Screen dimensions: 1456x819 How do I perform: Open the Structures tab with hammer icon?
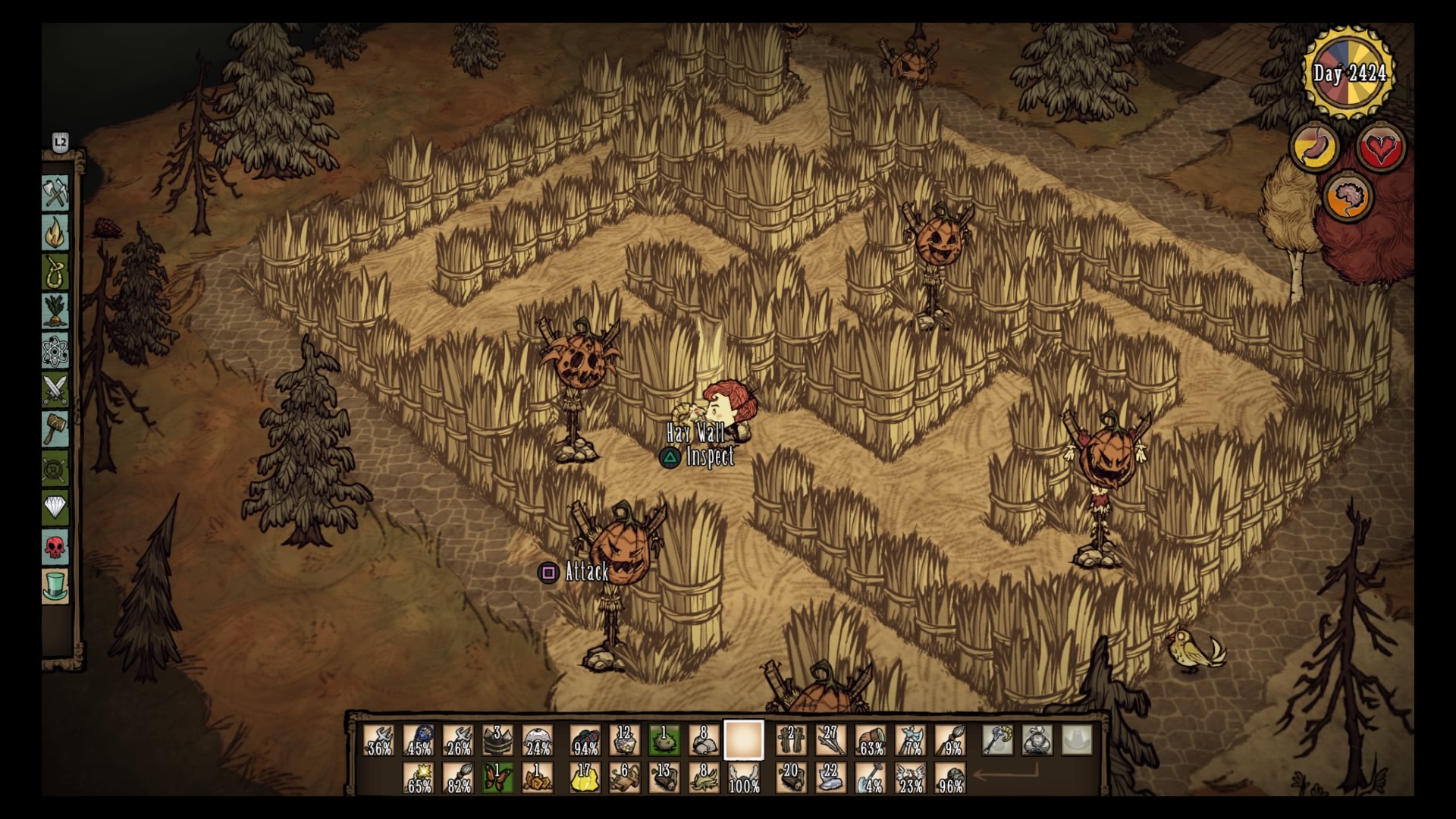click(x=55, y=429)
